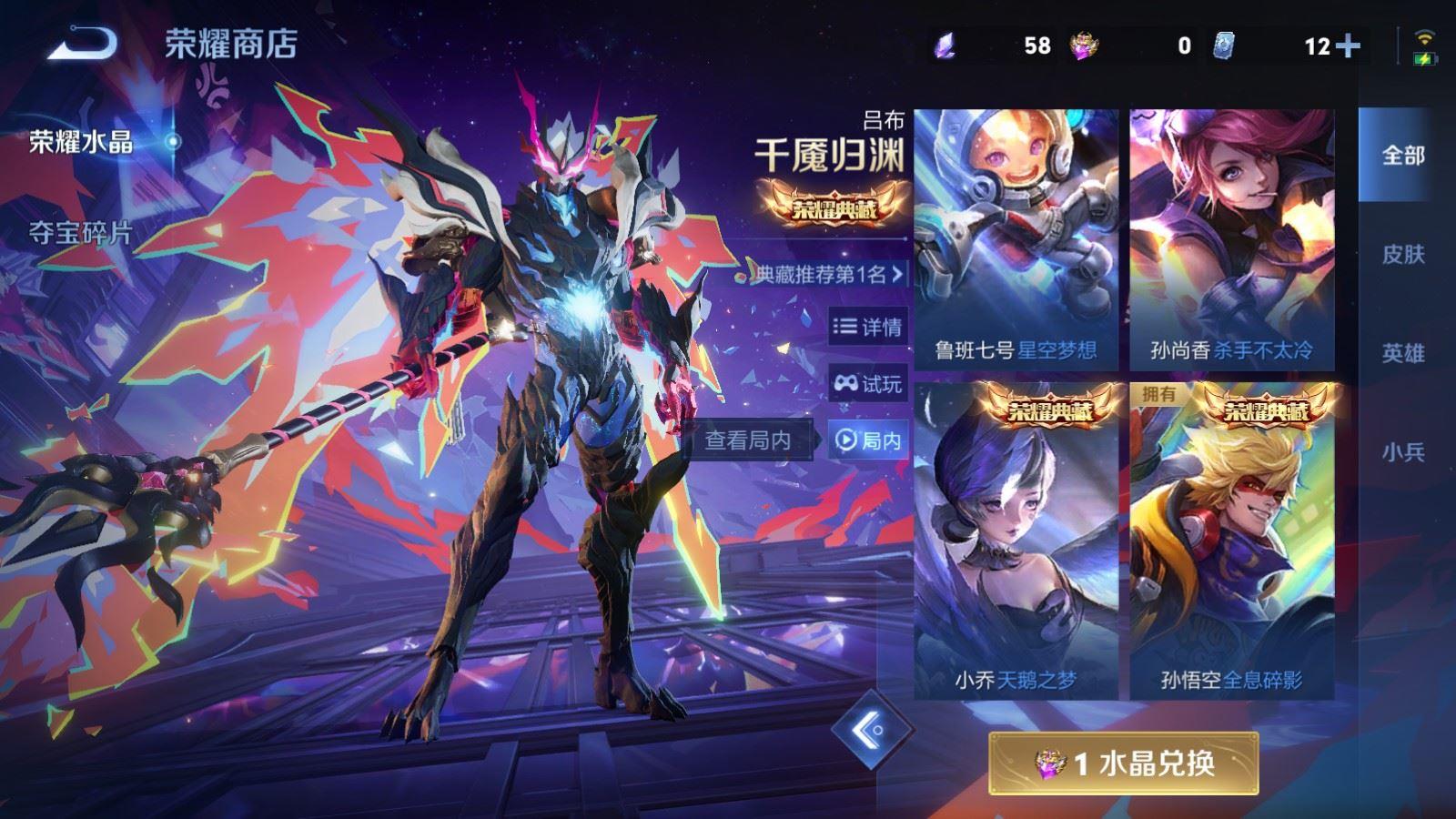The width and height of the screenshot is (1456, 819).
Task: Play the 局内 in-game preview
Action: point(868,440)
